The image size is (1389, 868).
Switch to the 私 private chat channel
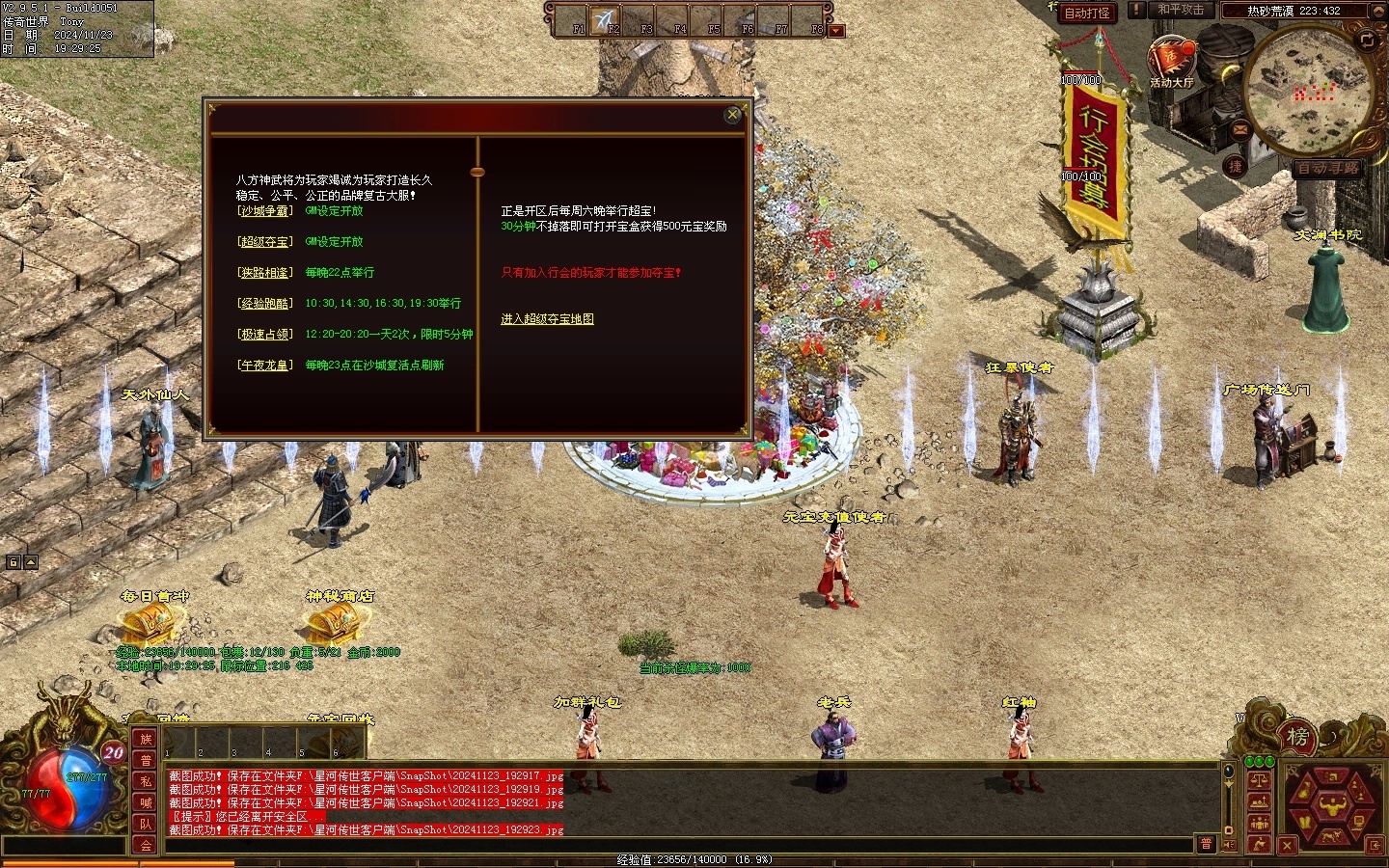point(146,781)
